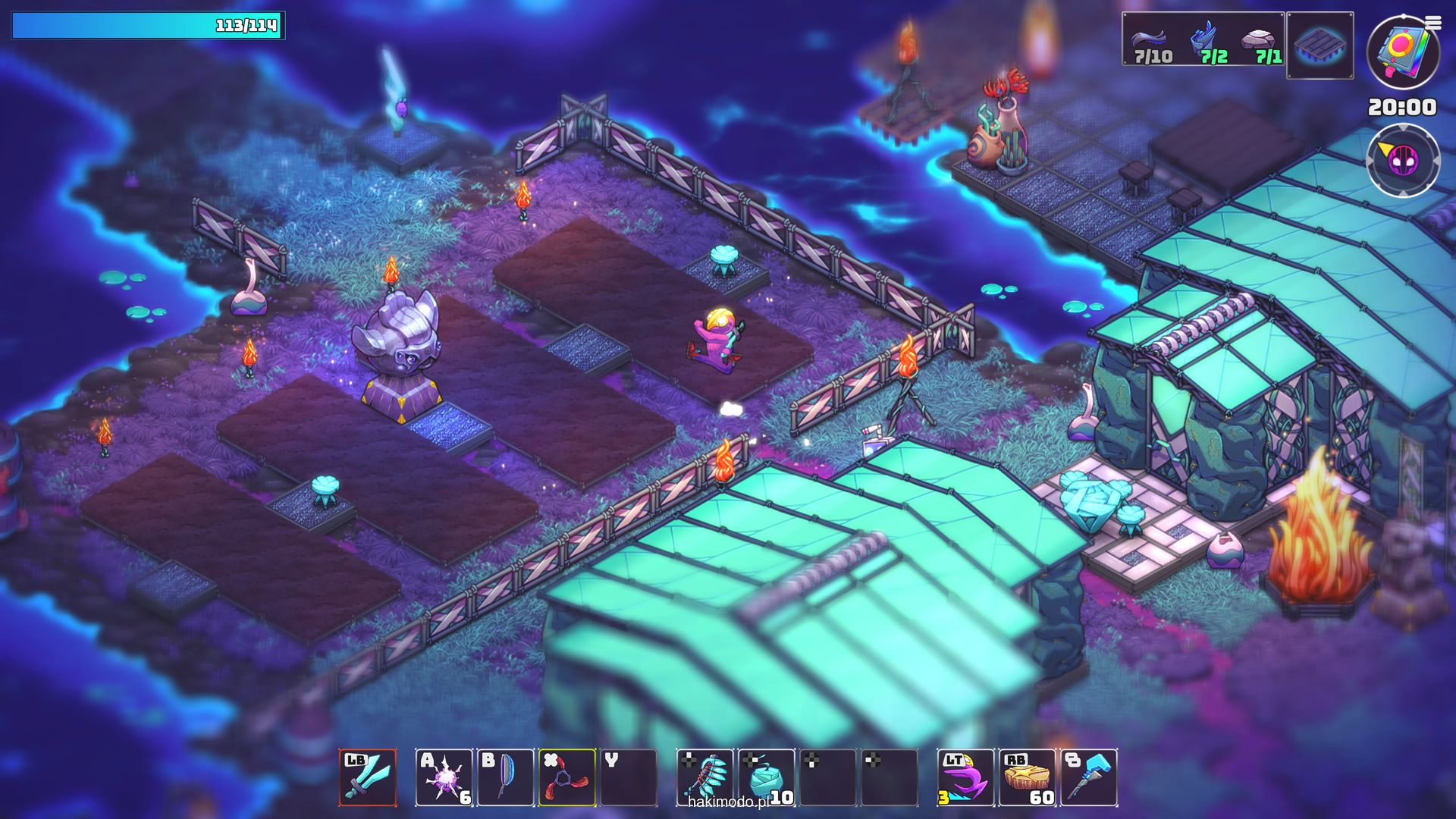Click the blue plant fiber resource icon

(1203, 39)
